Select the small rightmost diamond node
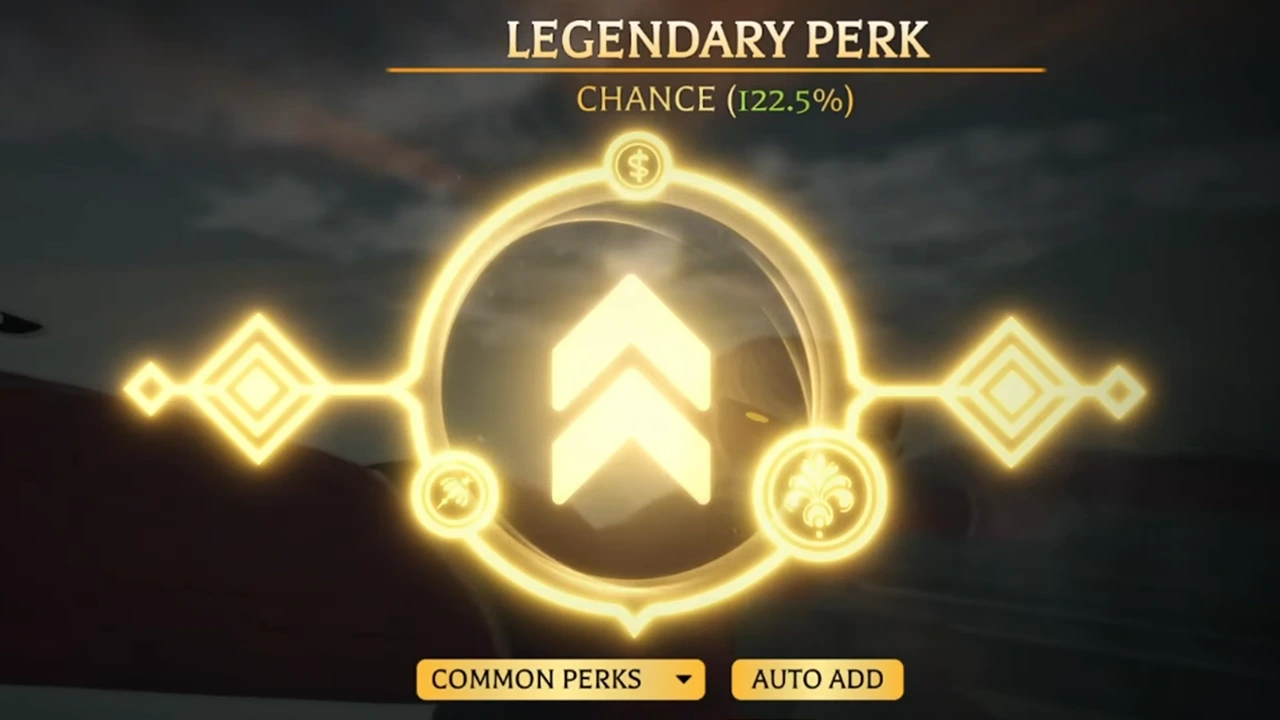 (1121, 390)
